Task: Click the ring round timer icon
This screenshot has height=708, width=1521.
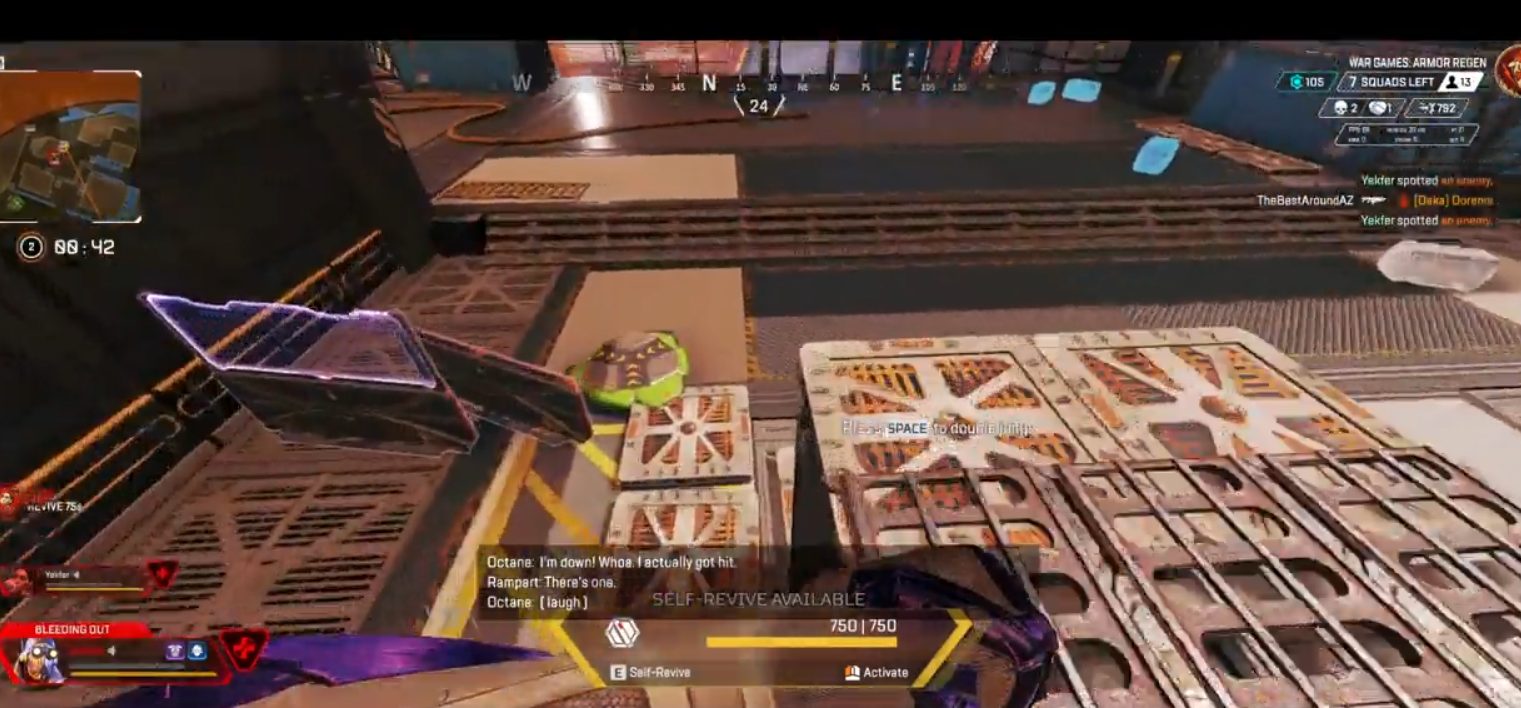Action: pos(31,247)
